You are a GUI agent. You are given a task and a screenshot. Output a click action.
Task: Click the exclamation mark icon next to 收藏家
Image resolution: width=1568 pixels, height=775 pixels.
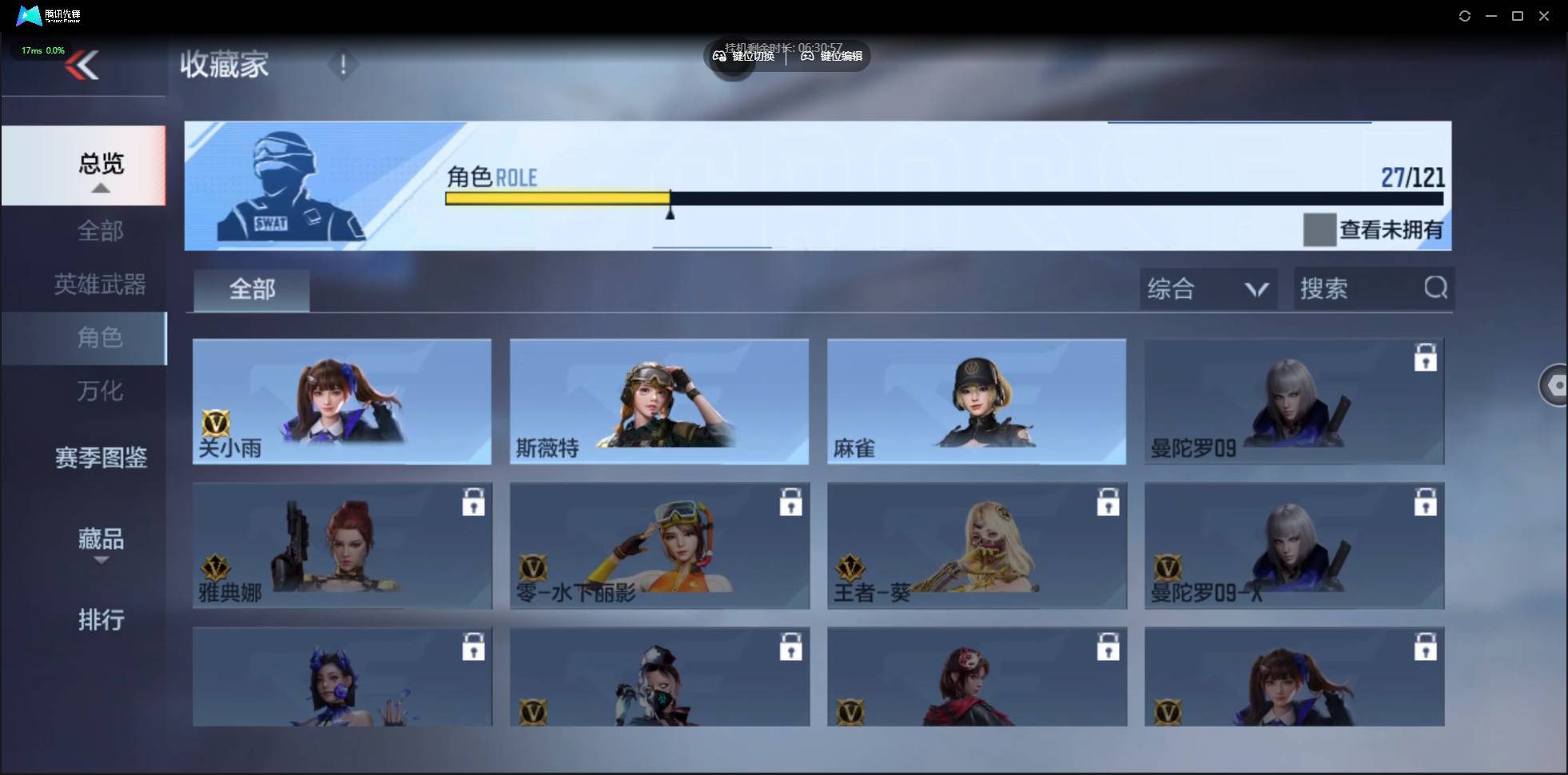(344, 65)
